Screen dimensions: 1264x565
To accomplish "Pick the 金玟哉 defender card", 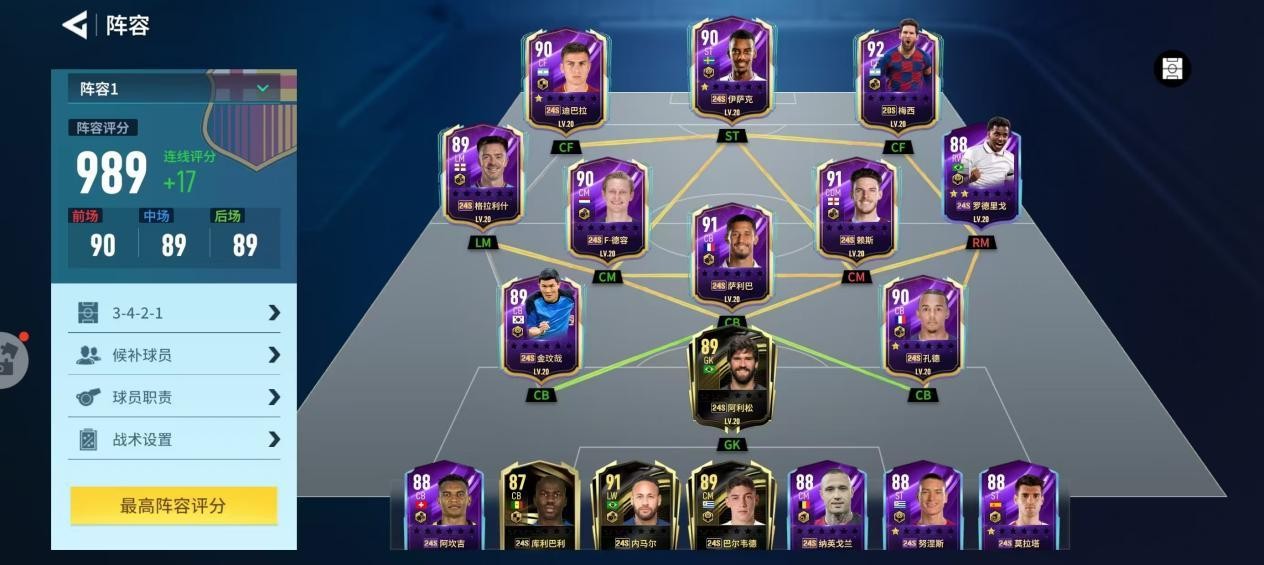I will [541, 325].
